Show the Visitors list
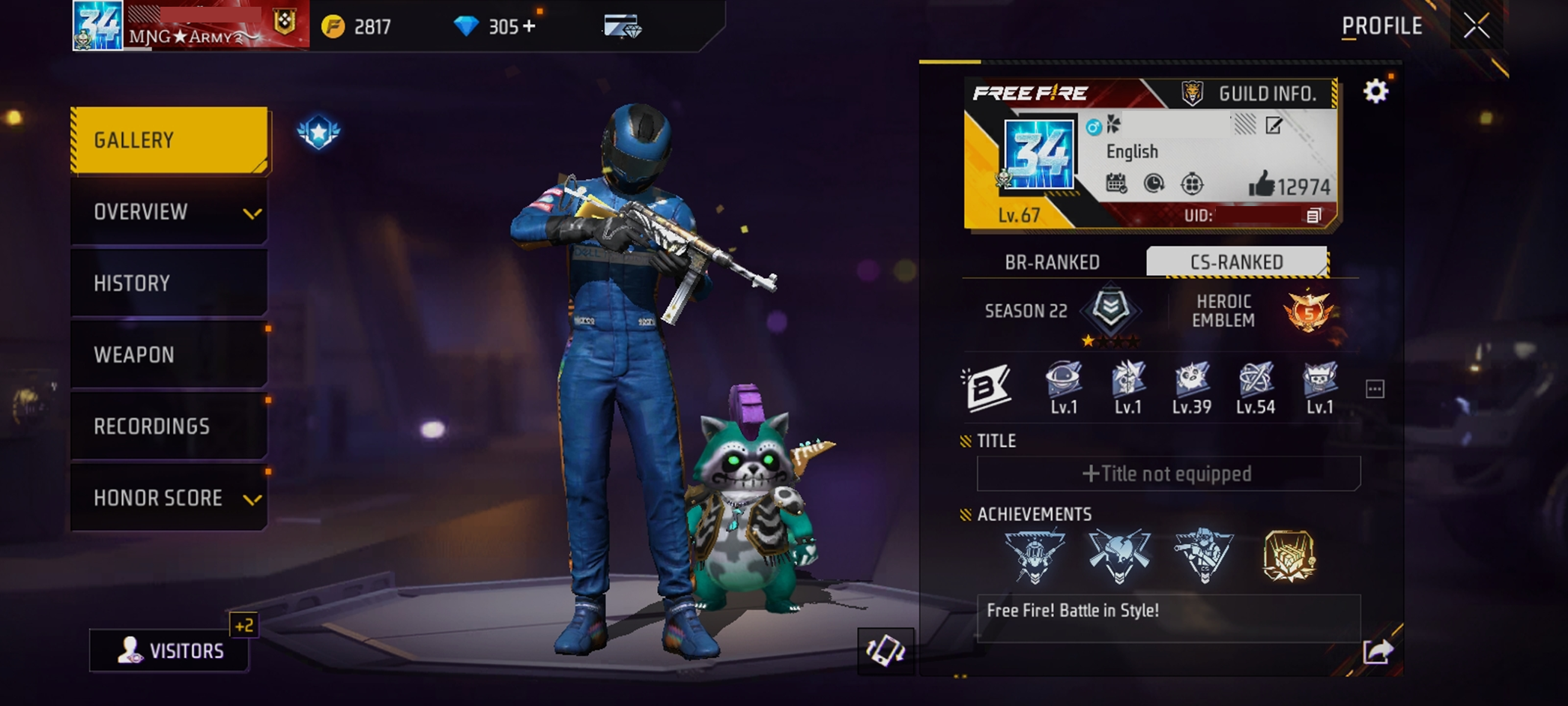The image size is (1568, 706). (x=170, y=650)
